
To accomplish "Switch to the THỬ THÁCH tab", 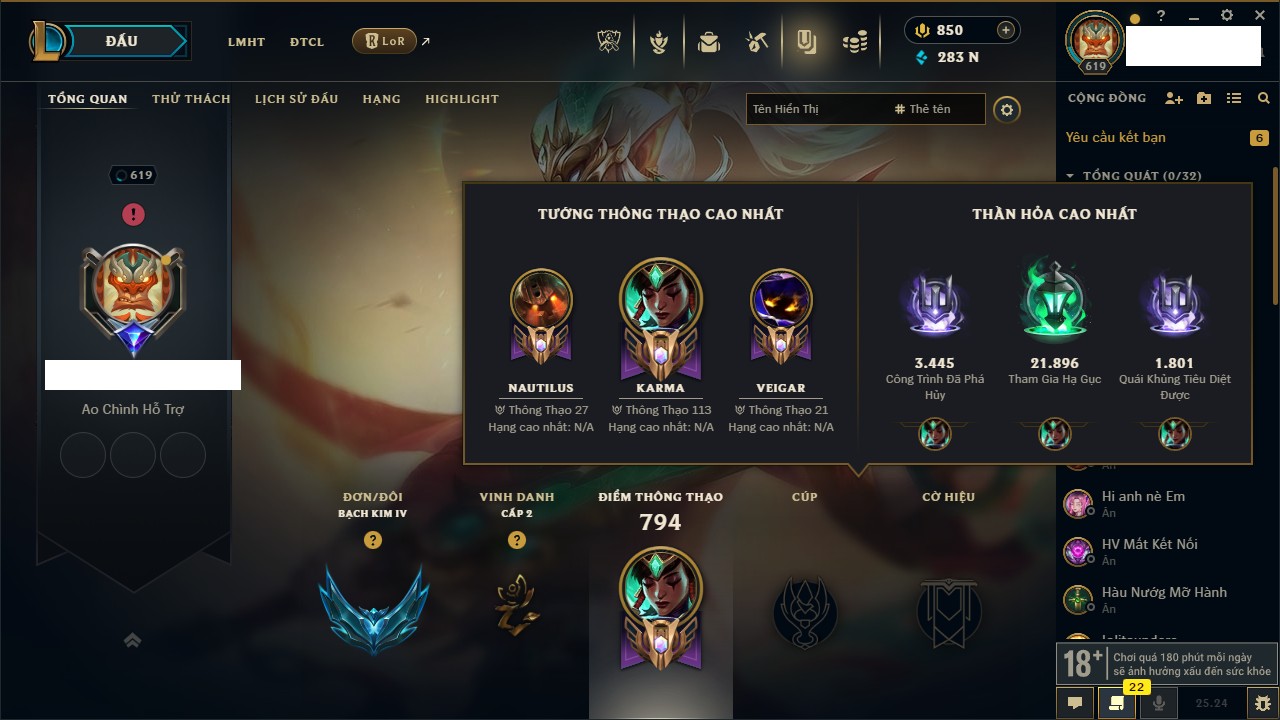I will 191,99.
